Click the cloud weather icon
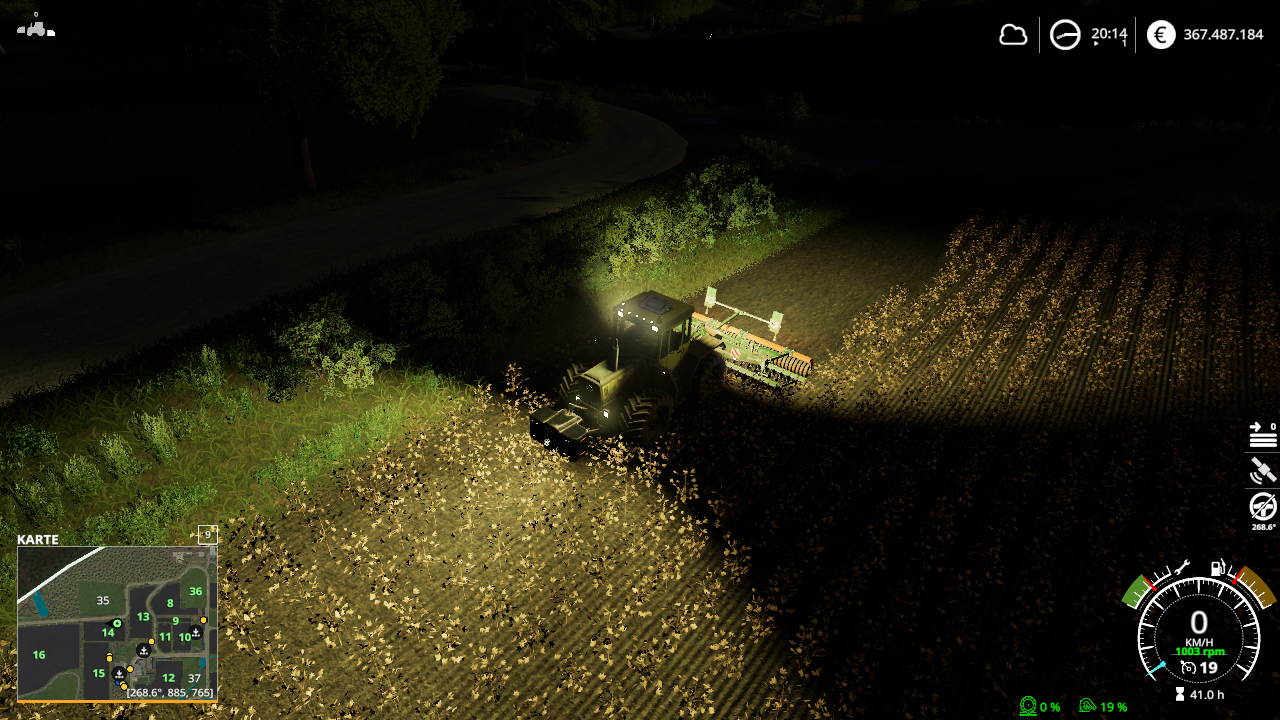The height and width of the screenshot is (720, 1280). (1013, 35)
